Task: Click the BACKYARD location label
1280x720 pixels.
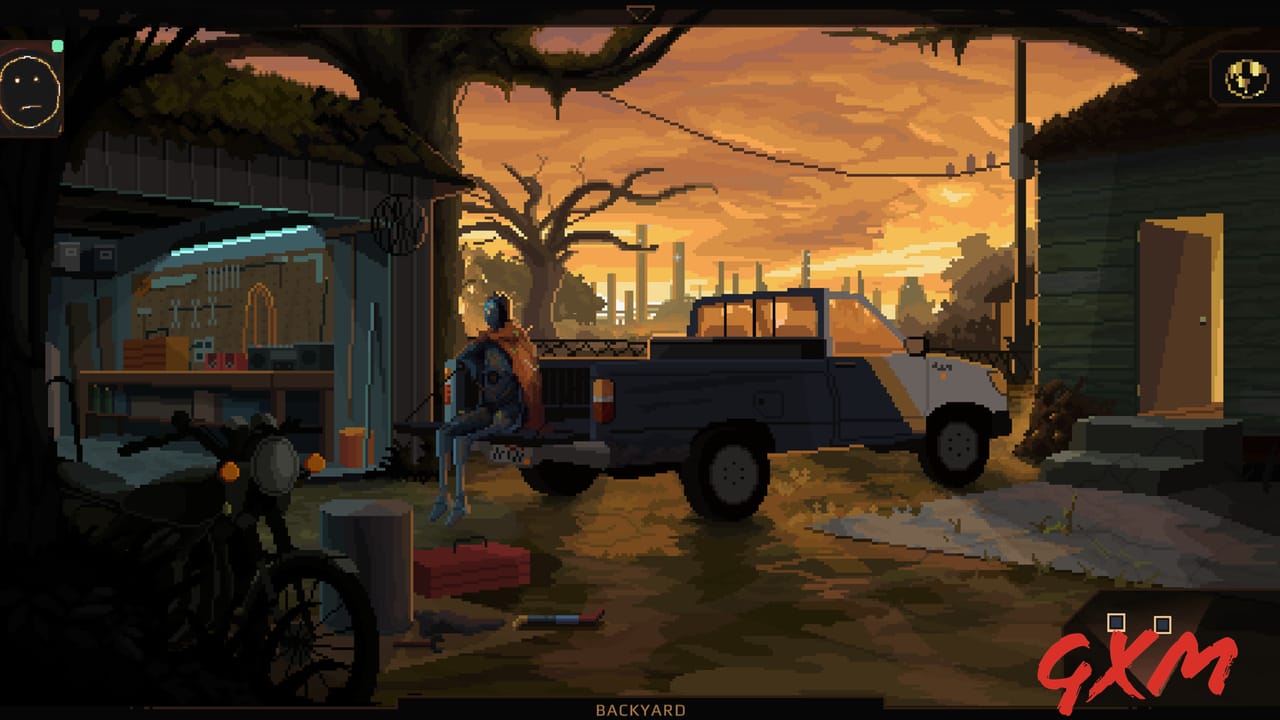Action: [x=639, y=708]
